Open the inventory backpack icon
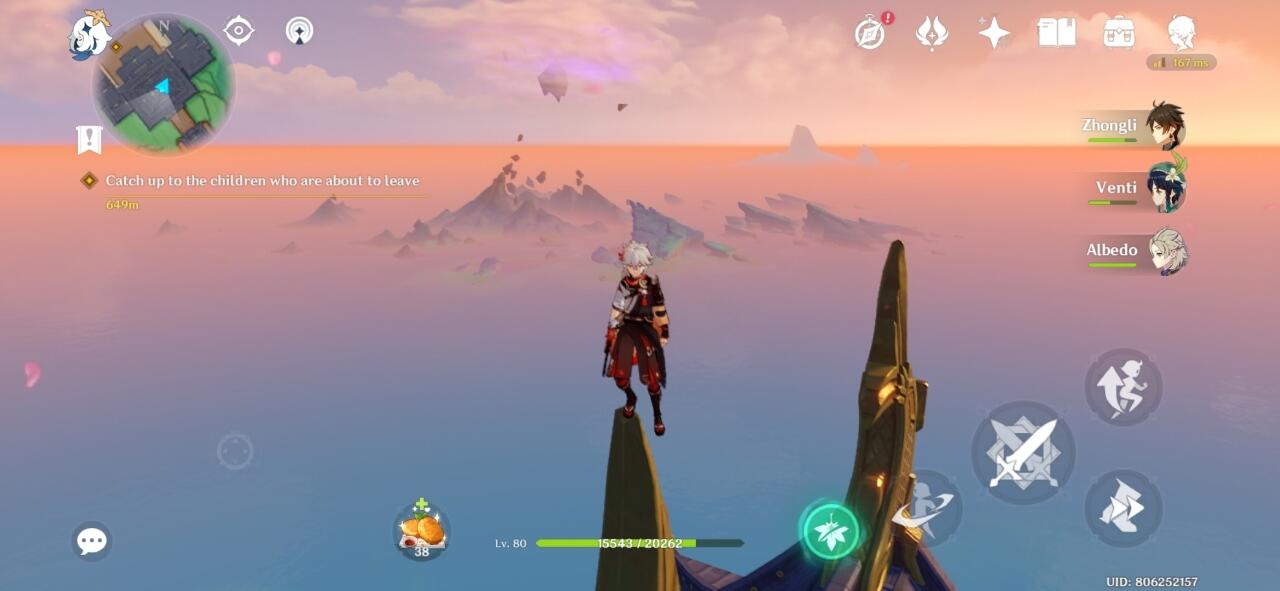1280x591 pixels. (1119, 33)
